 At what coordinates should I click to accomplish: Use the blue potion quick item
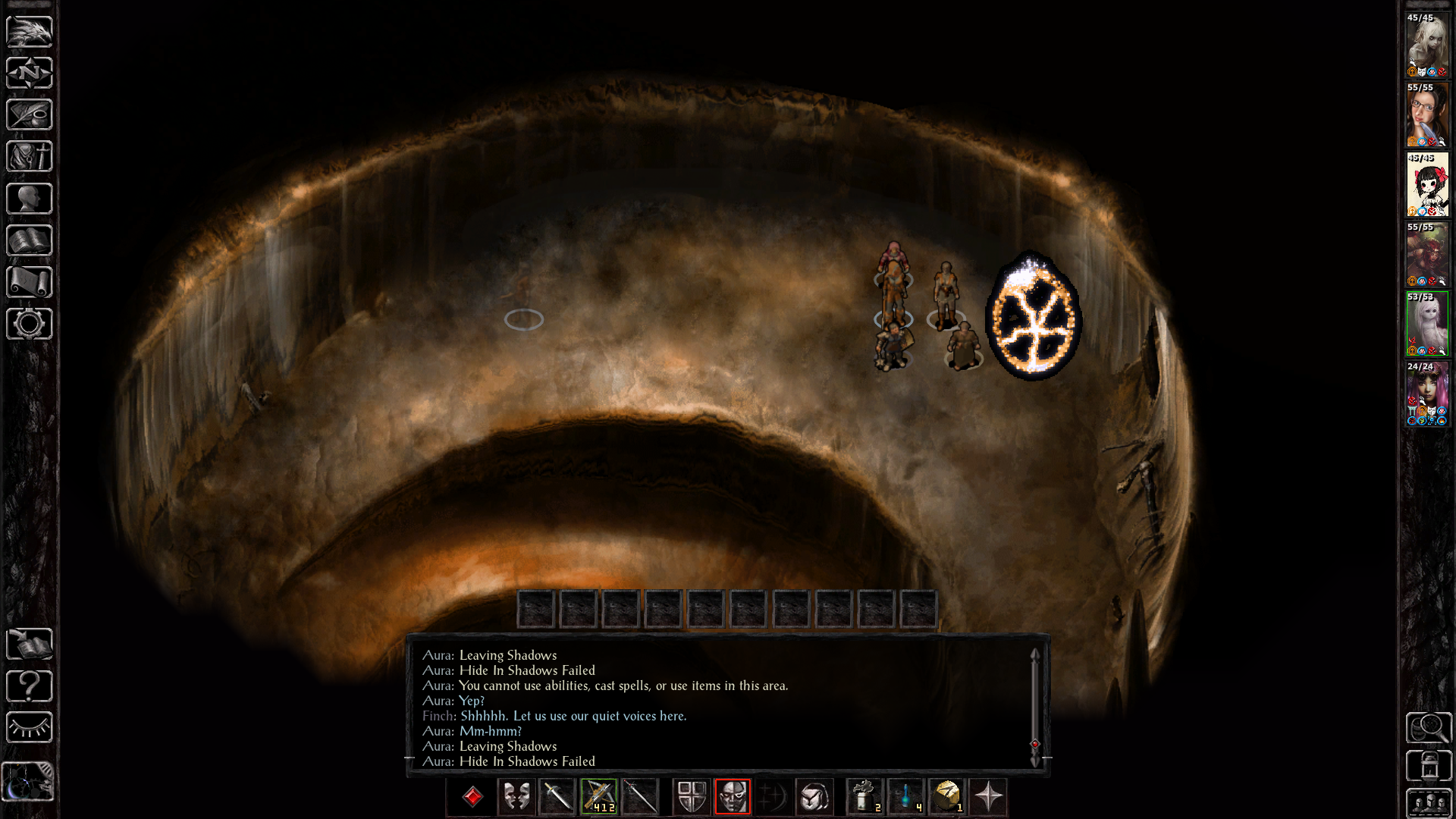pyautogui.click(x=905, y=797)
